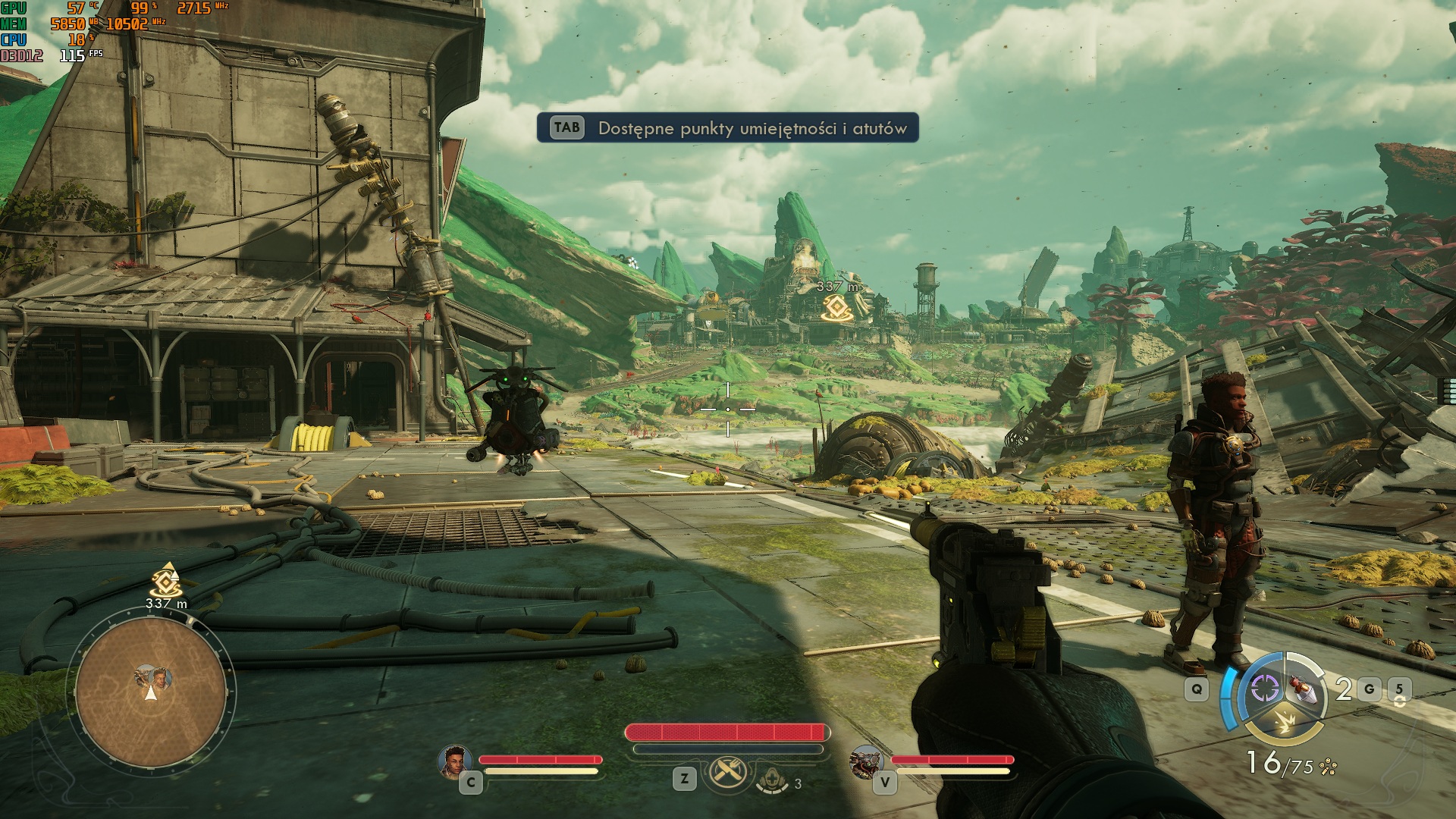1456x819 pixels.
Task: Select the quest marker above the minimap
Action: (165, 582)
